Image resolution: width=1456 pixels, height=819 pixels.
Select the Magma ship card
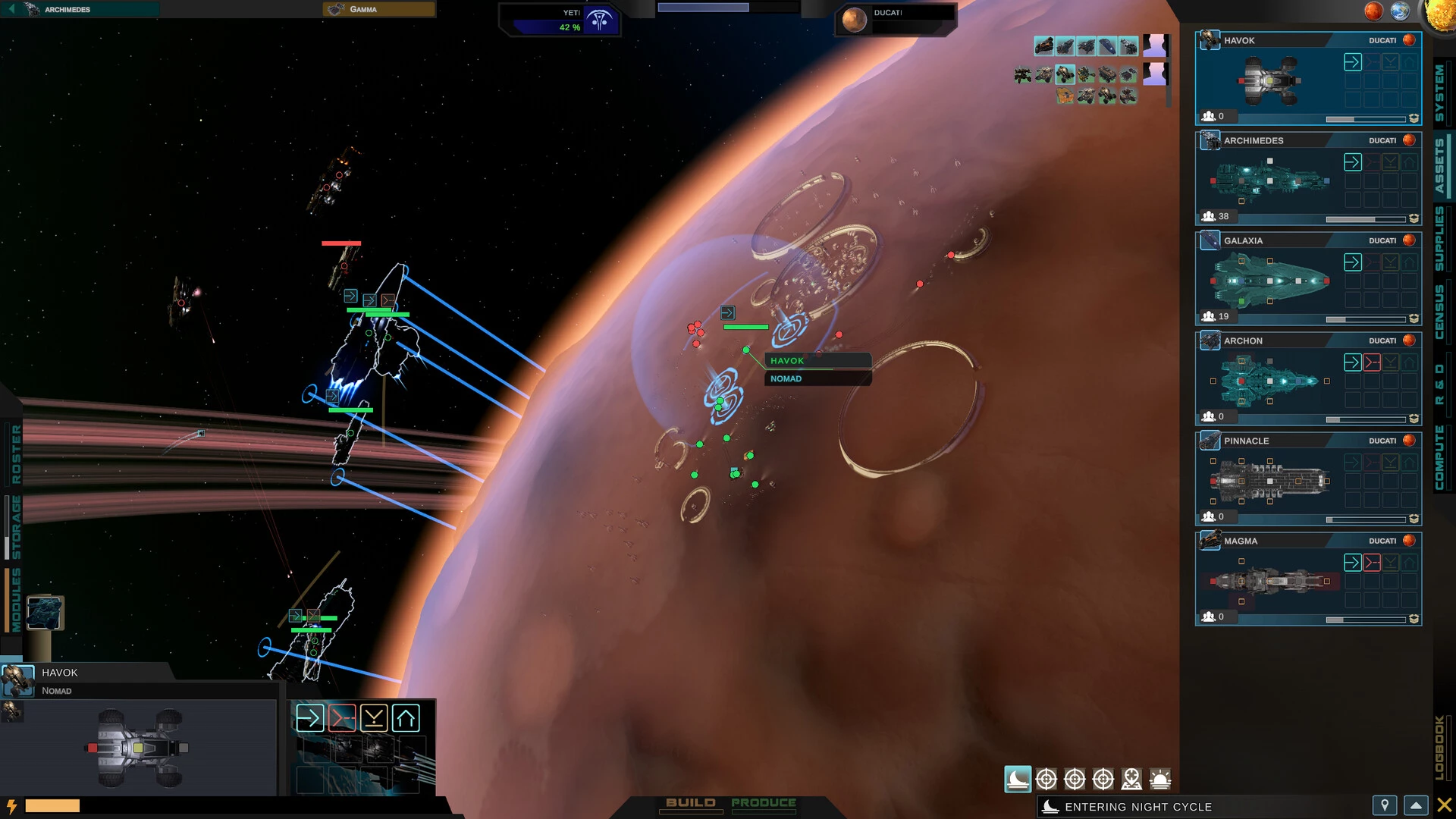pos(1289,580)
